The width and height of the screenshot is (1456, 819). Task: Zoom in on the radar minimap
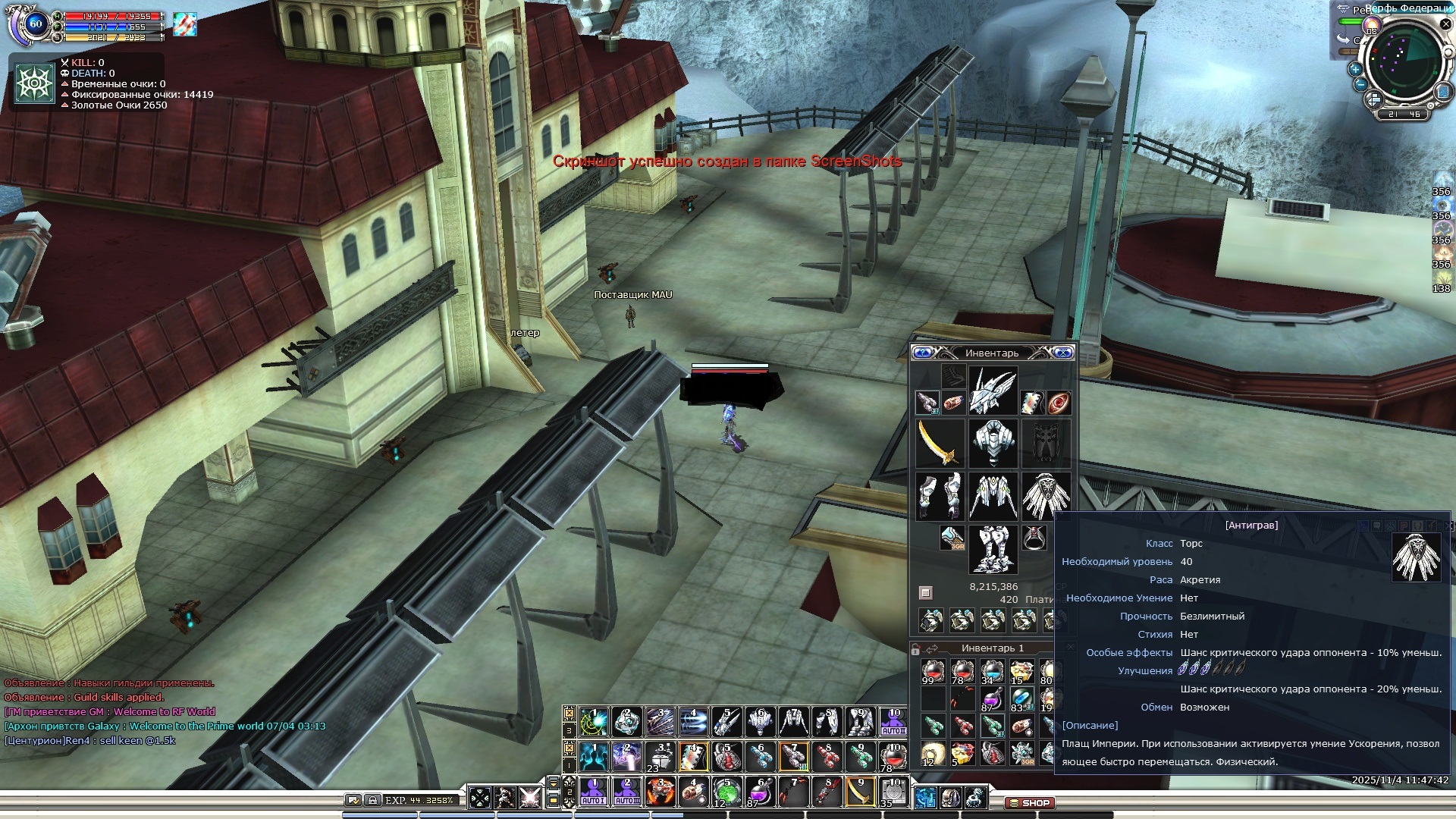coord(1355,68)
